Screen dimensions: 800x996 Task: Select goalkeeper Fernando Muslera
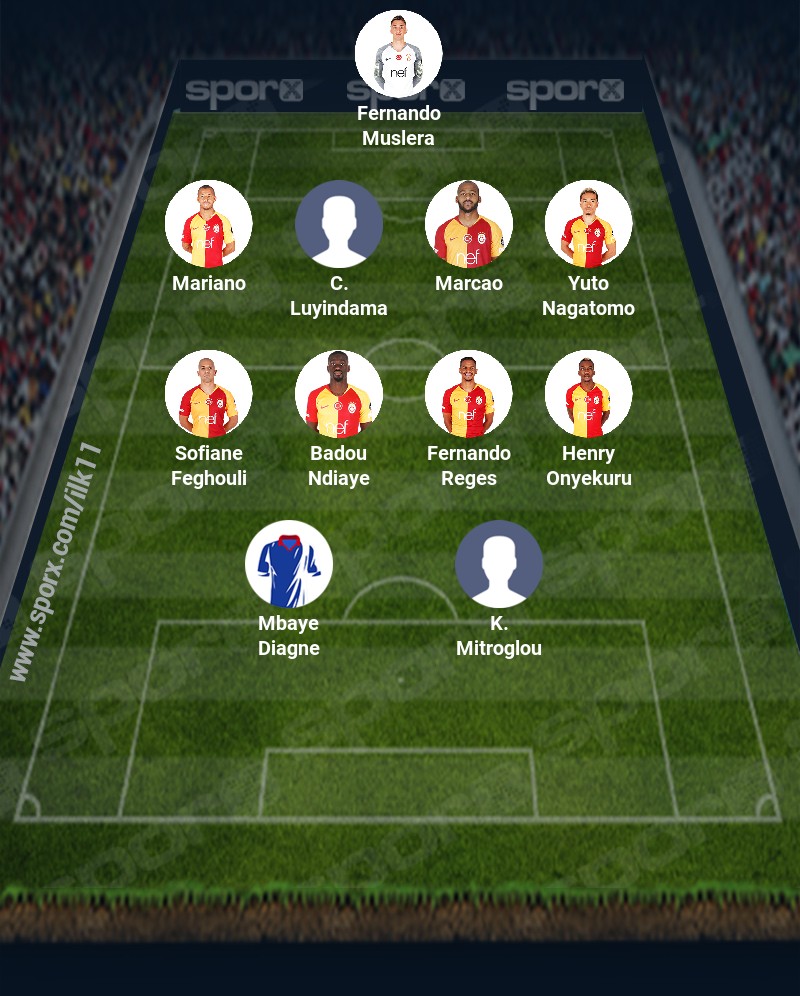pyautogui.click(x=399, y=54)
